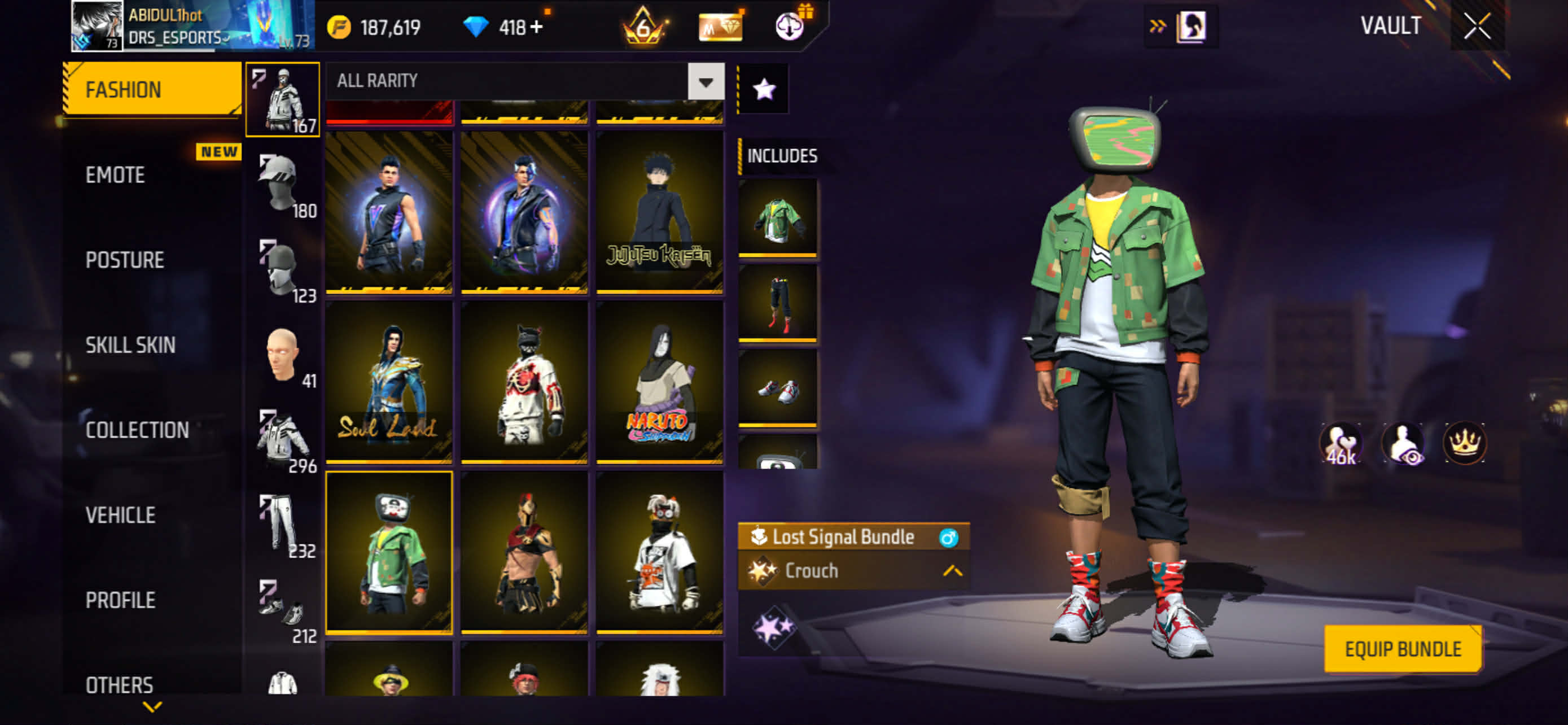Go to the Collection section
The image size is (1568, 725).
tap(137, 430)
